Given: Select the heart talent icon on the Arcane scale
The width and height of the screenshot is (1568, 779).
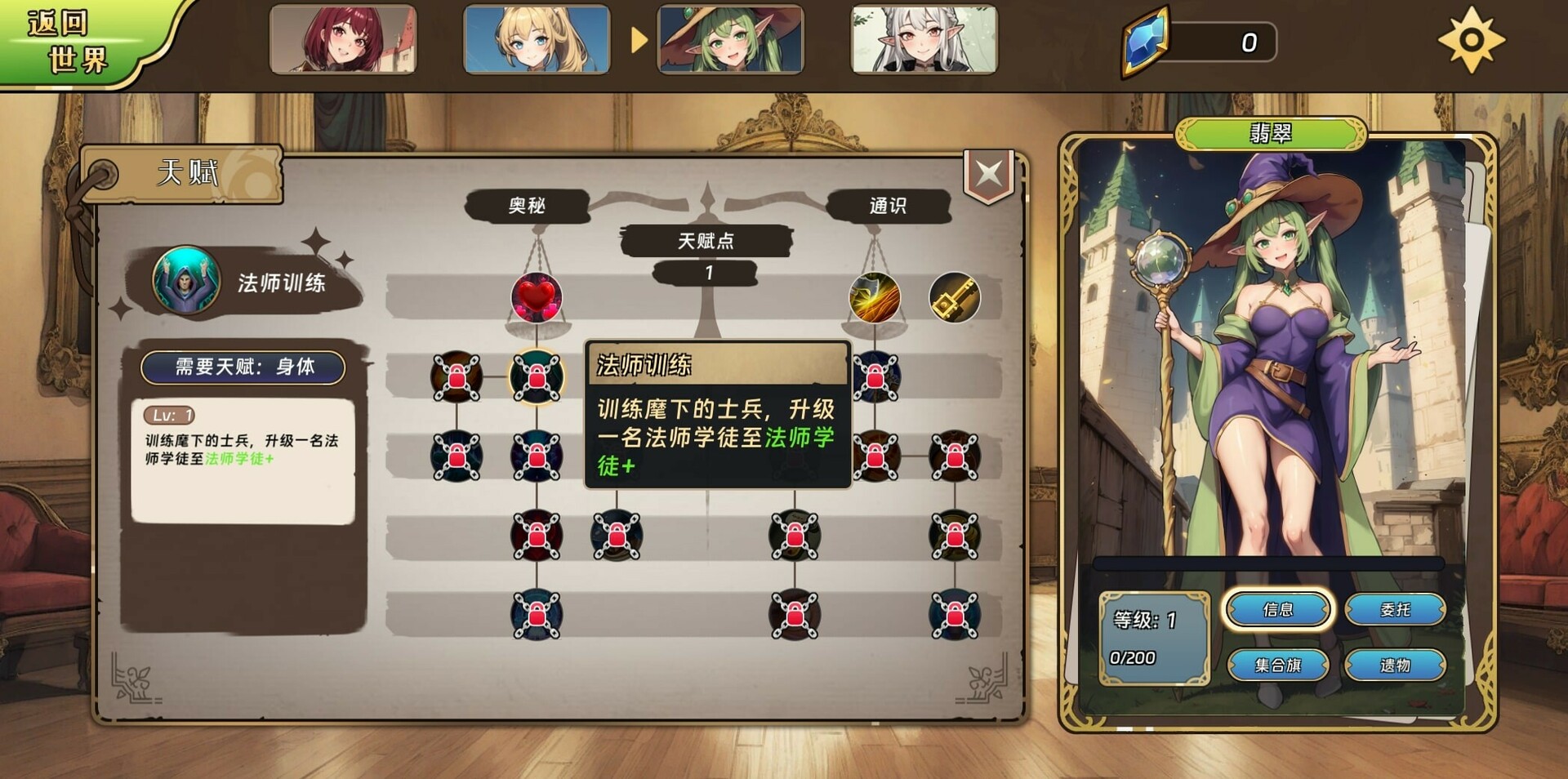Looking at the screenshot, I should (537, 298).
